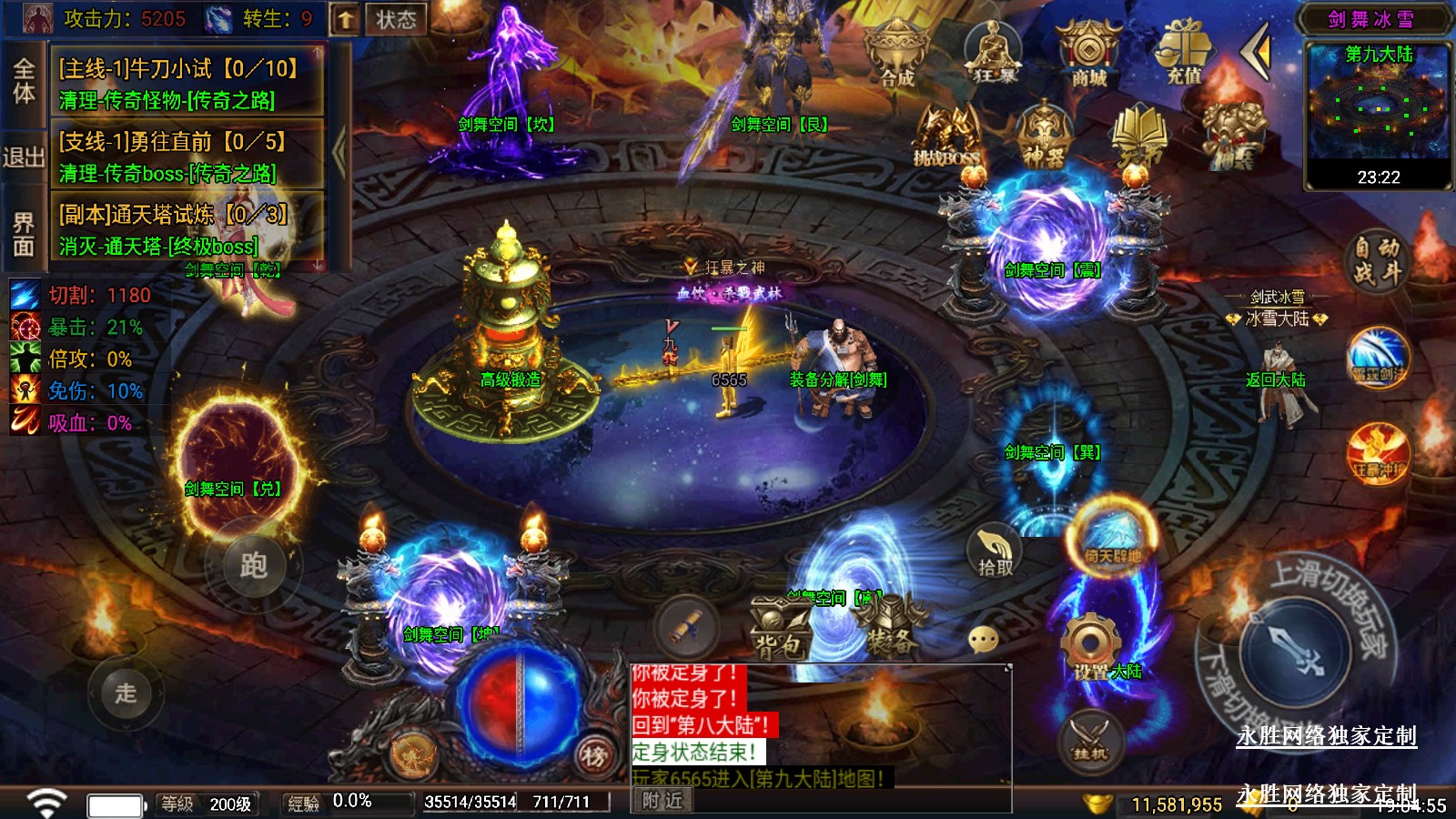The image size is (1456, 819).
Task: Open the 充值 recharge menu
Action: tap(1184, 55)
